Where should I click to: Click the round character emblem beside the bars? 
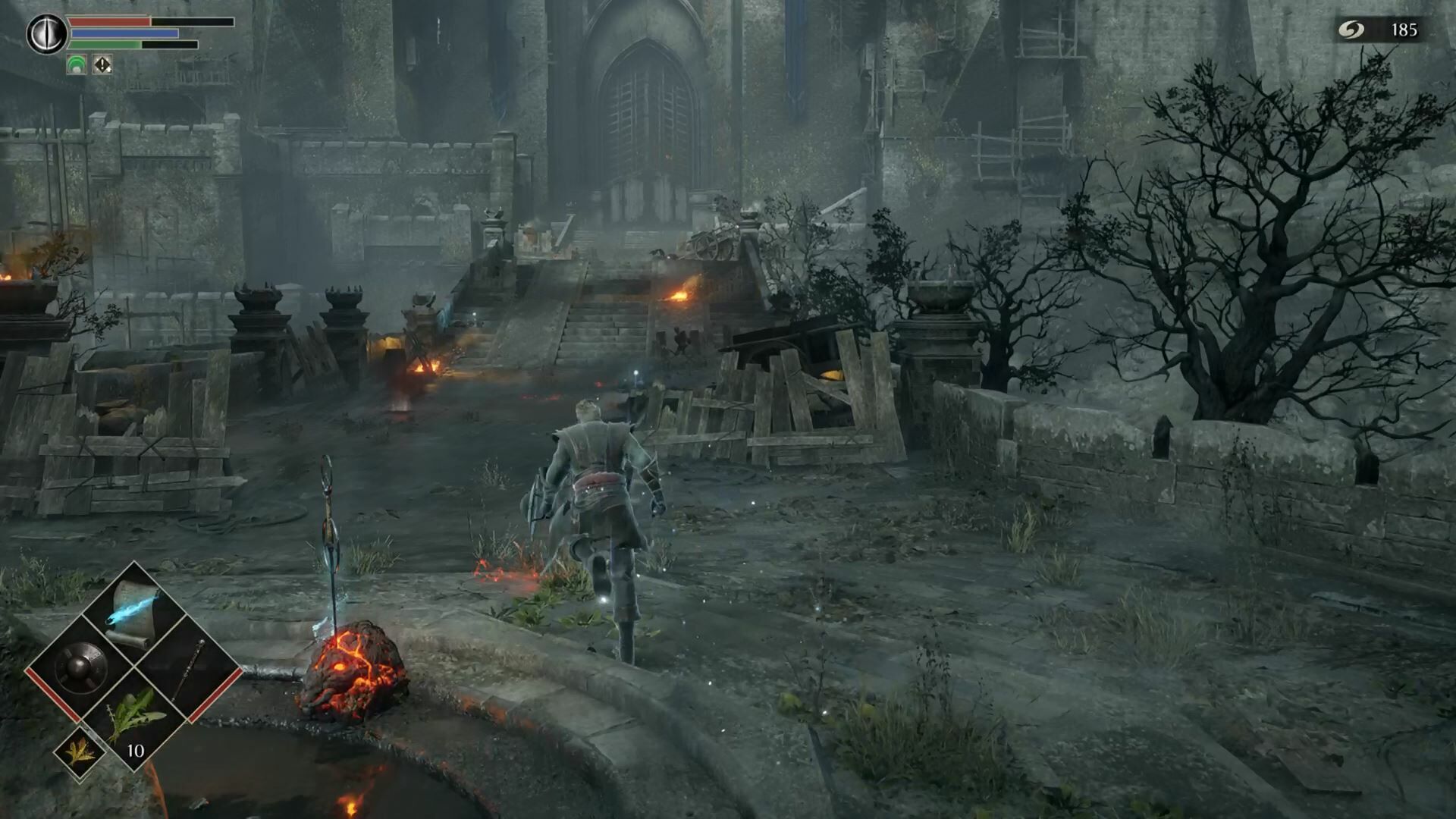pyautogui.click(x=47, y=34)
